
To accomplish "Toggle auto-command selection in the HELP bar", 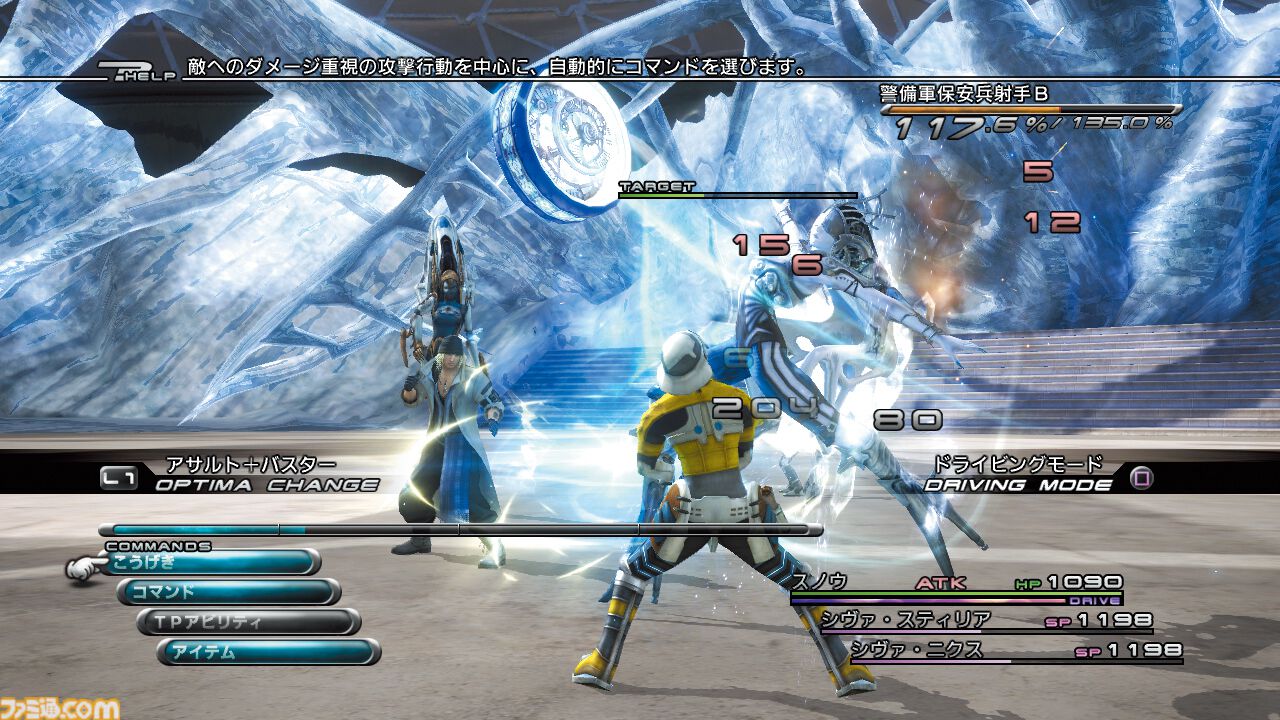I will pos(500,69).
